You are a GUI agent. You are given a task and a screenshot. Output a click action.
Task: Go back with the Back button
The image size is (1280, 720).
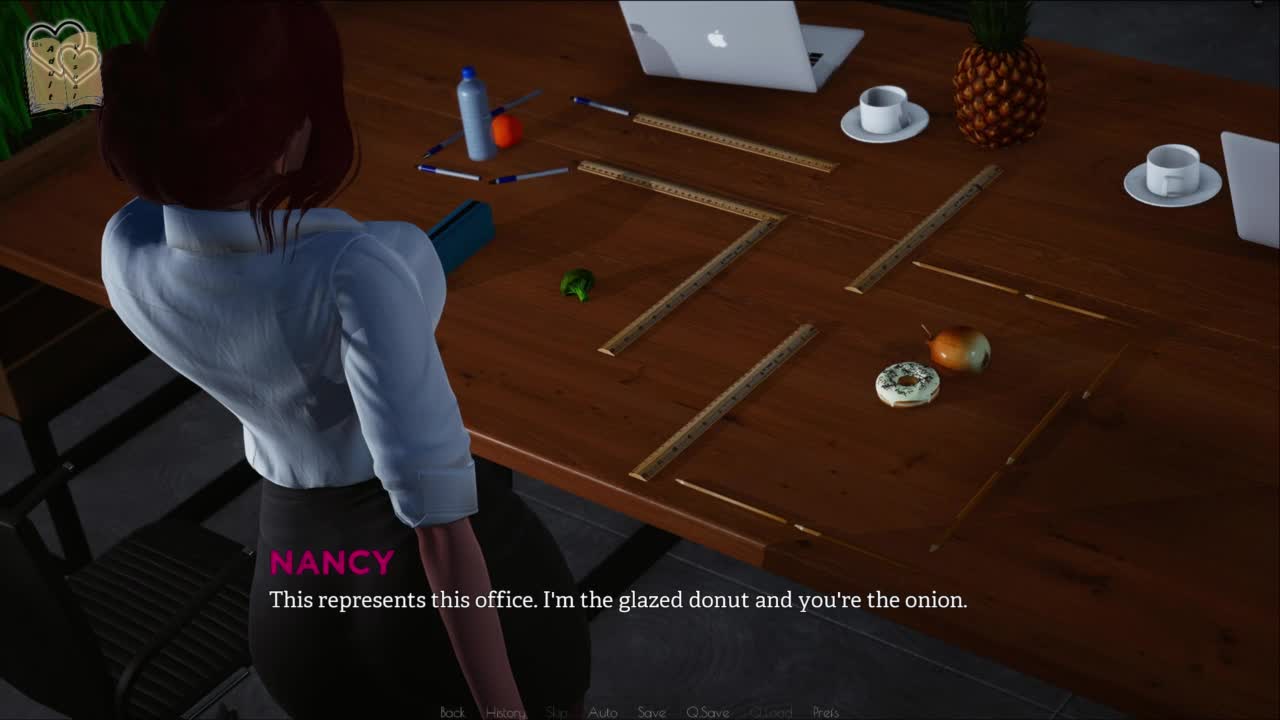[452, 712]
